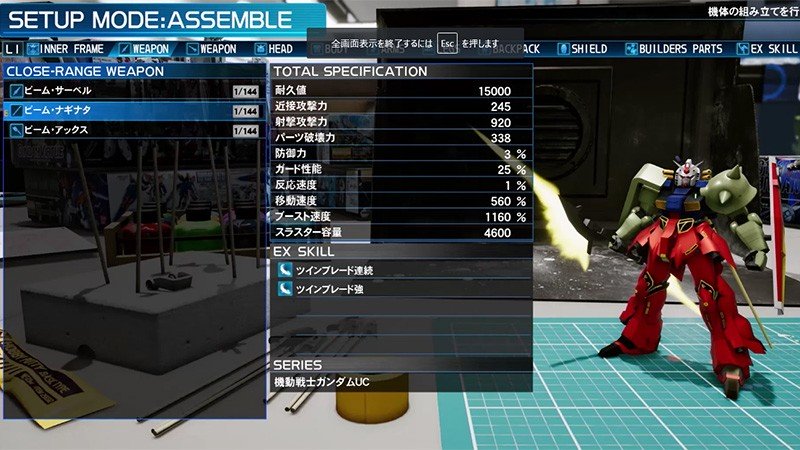This screenshot has width=800, height=450.
Task: Select the ツインブレード連続 EX skill
Action: [400, 269]
